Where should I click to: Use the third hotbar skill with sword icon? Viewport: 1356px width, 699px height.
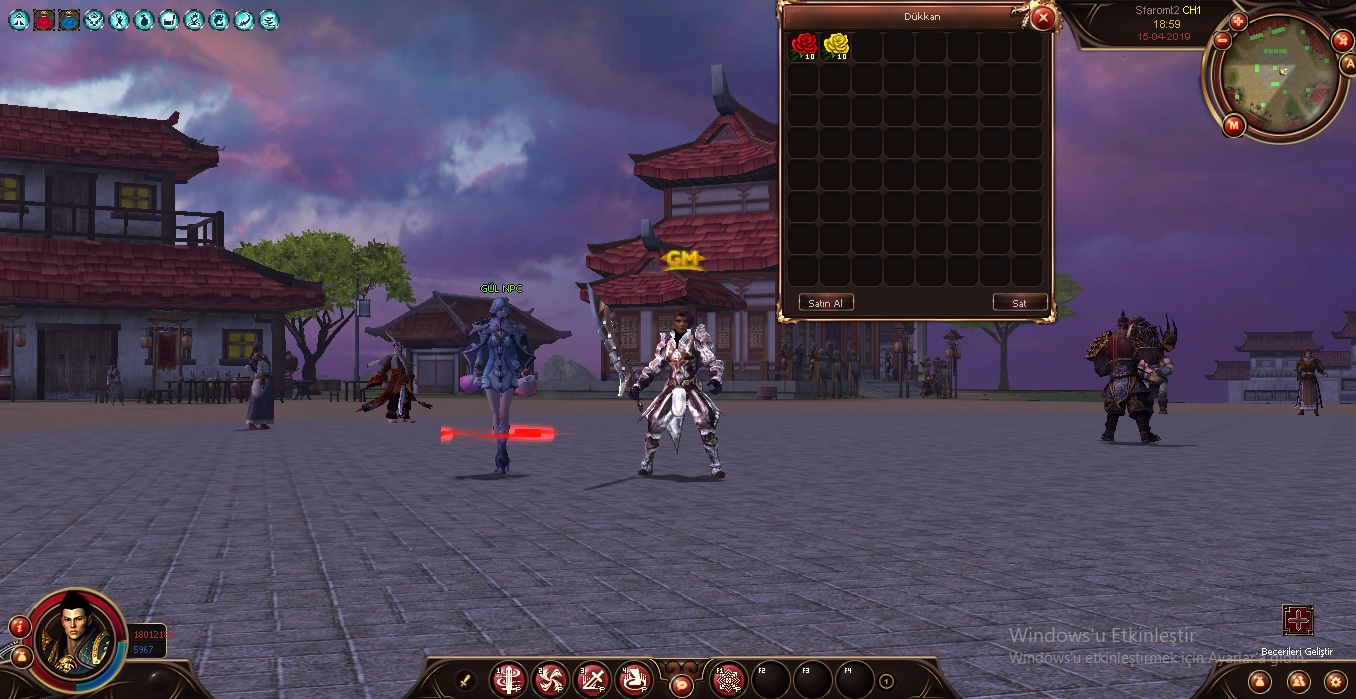click(593, 681)
